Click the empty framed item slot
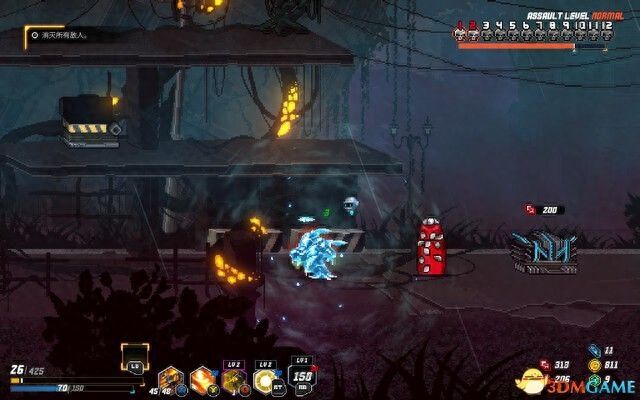Viewport: 640px width, 400px height. (134, 355)
